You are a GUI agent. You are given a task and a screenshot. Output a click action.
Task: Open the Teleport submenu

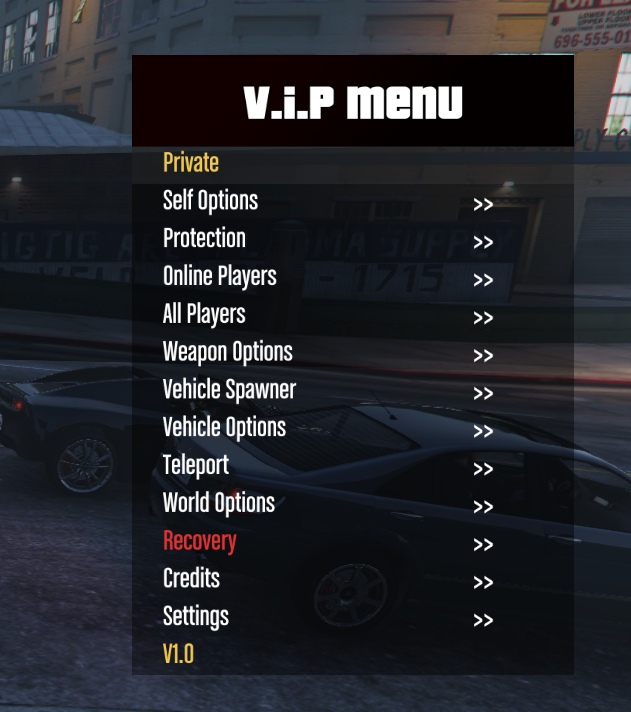(196, 466)
